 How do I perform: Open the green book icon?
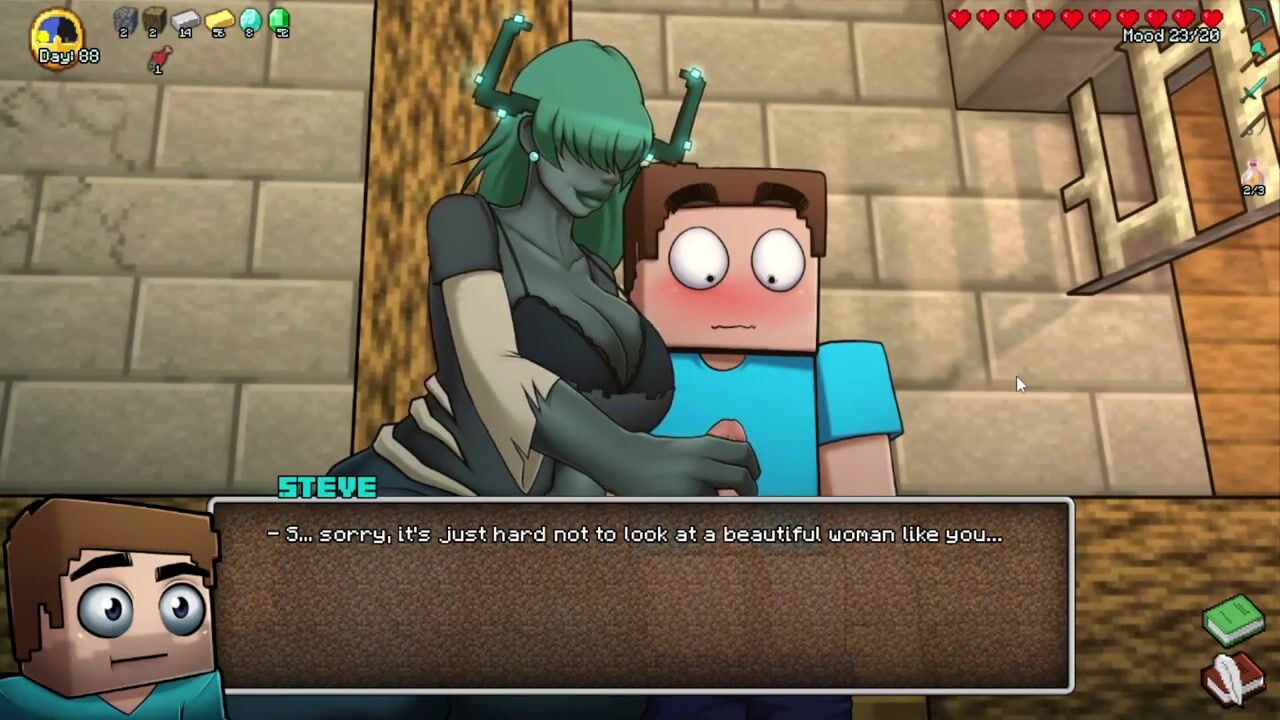[x=1234, y=620]
